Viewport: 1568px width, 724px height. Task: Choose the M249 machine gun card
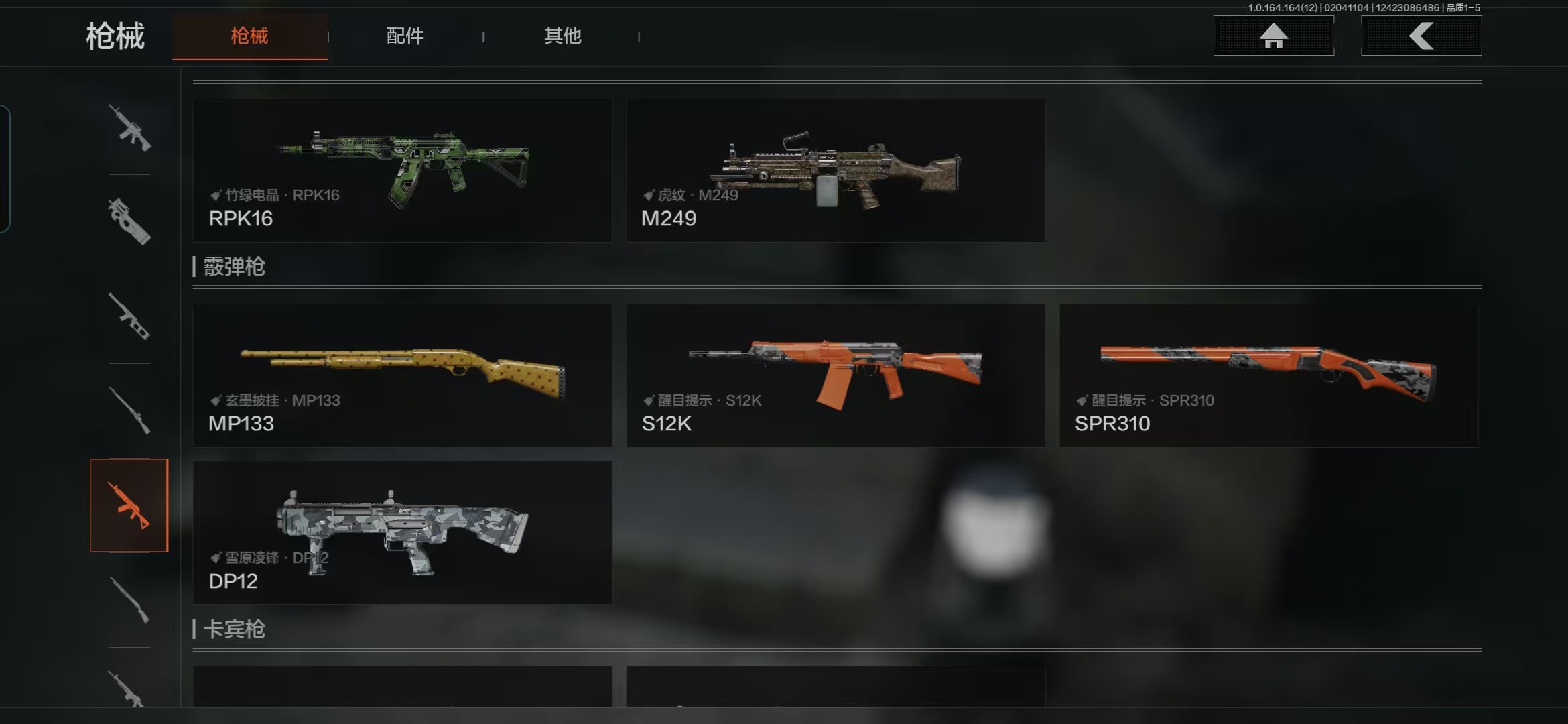click(x=836, y=170)
